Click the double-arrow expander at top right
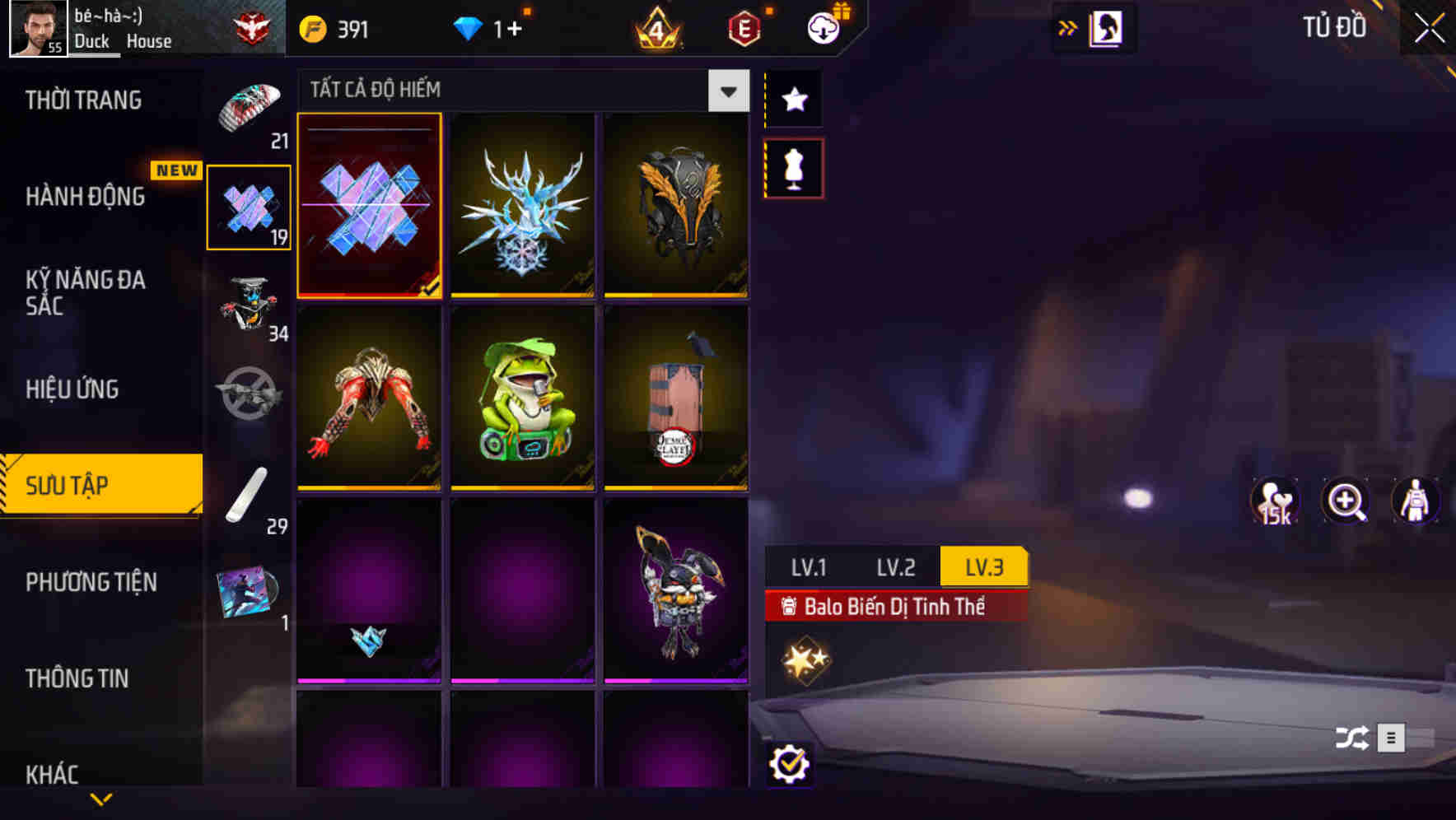This screenshot has width=1456, height=820. (1067, 27)
